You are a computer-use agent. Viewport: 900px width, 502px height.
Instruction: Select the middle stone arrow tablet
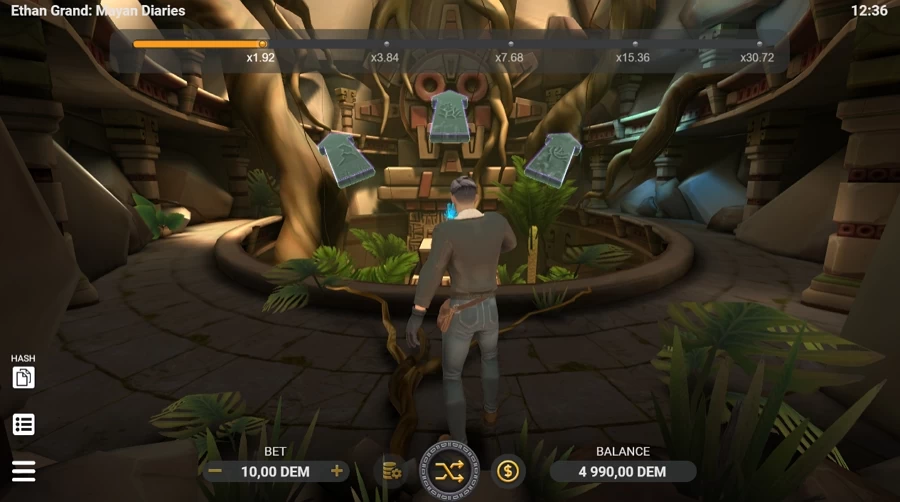[449, 117]
